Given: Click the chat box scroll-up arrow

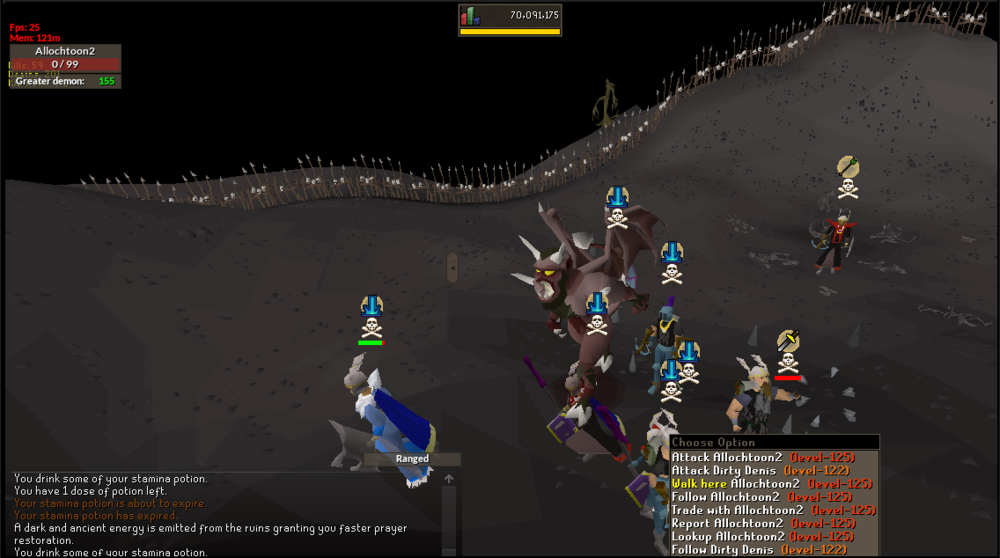Looking at the screenshot, I should pyautogui.click(x=449, y=479).
